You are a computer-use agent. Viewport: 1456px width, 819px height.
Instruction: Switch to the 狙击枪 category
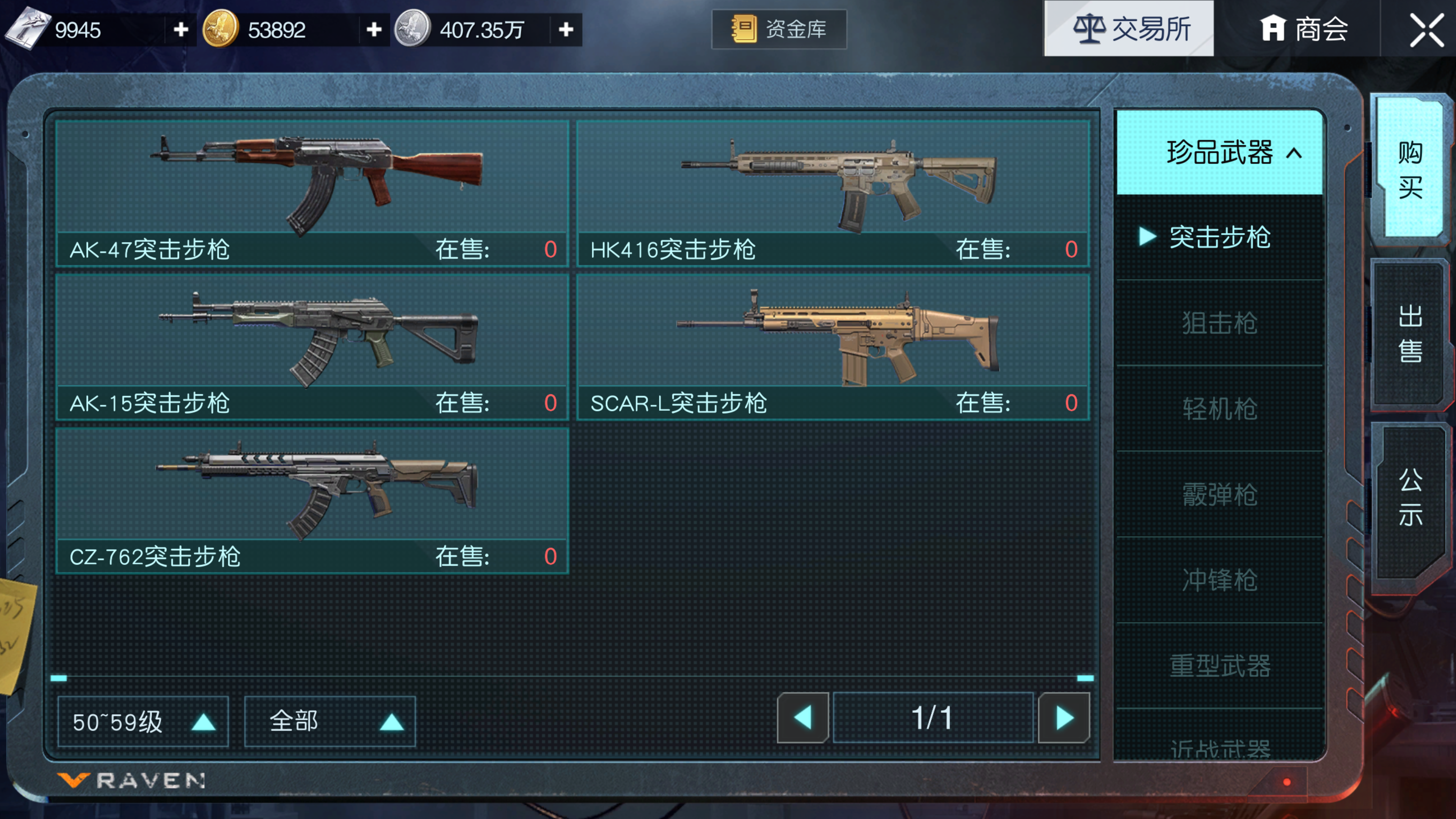1220,323
